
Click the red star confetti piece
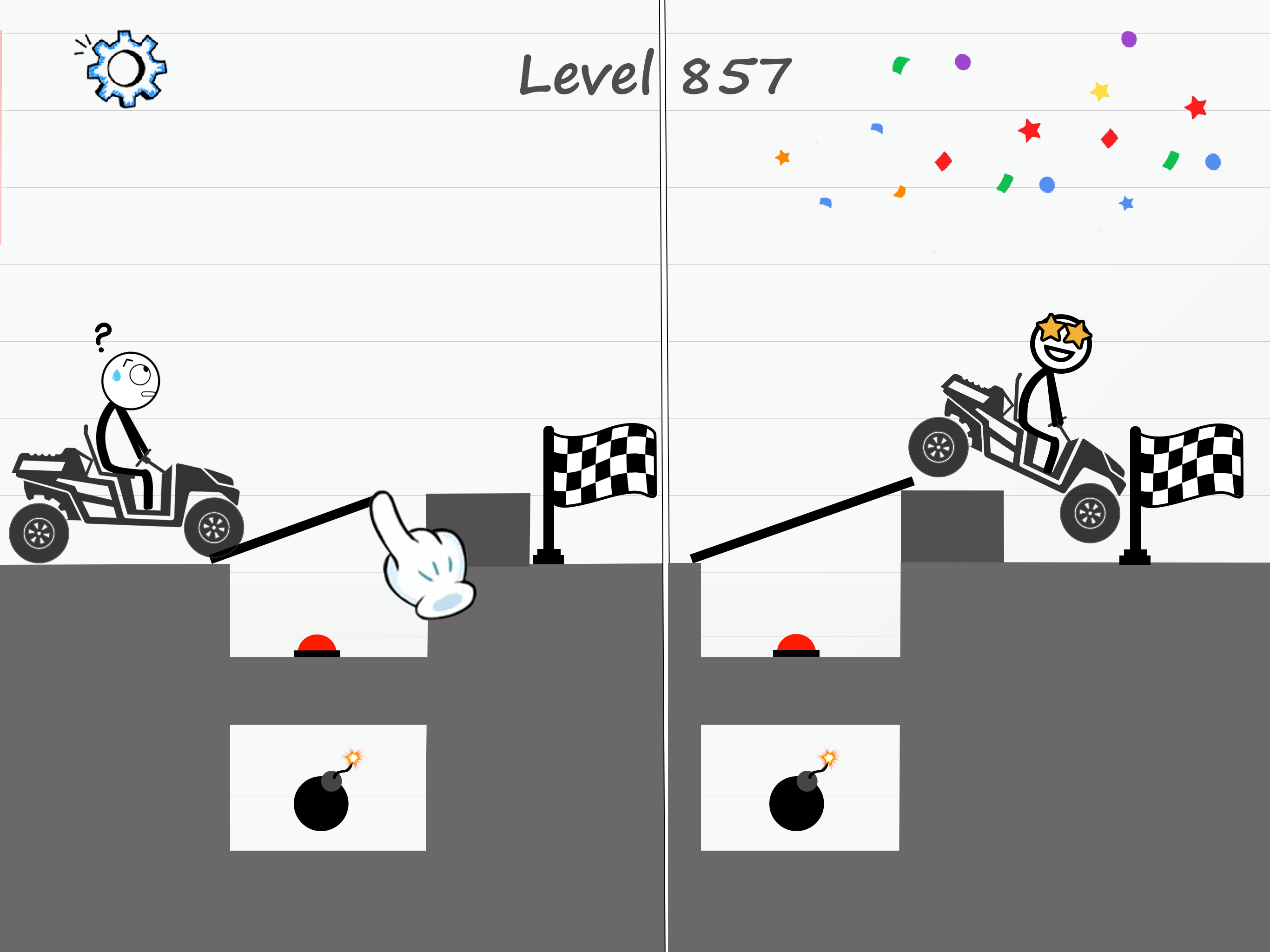[x=1194, y=107]
